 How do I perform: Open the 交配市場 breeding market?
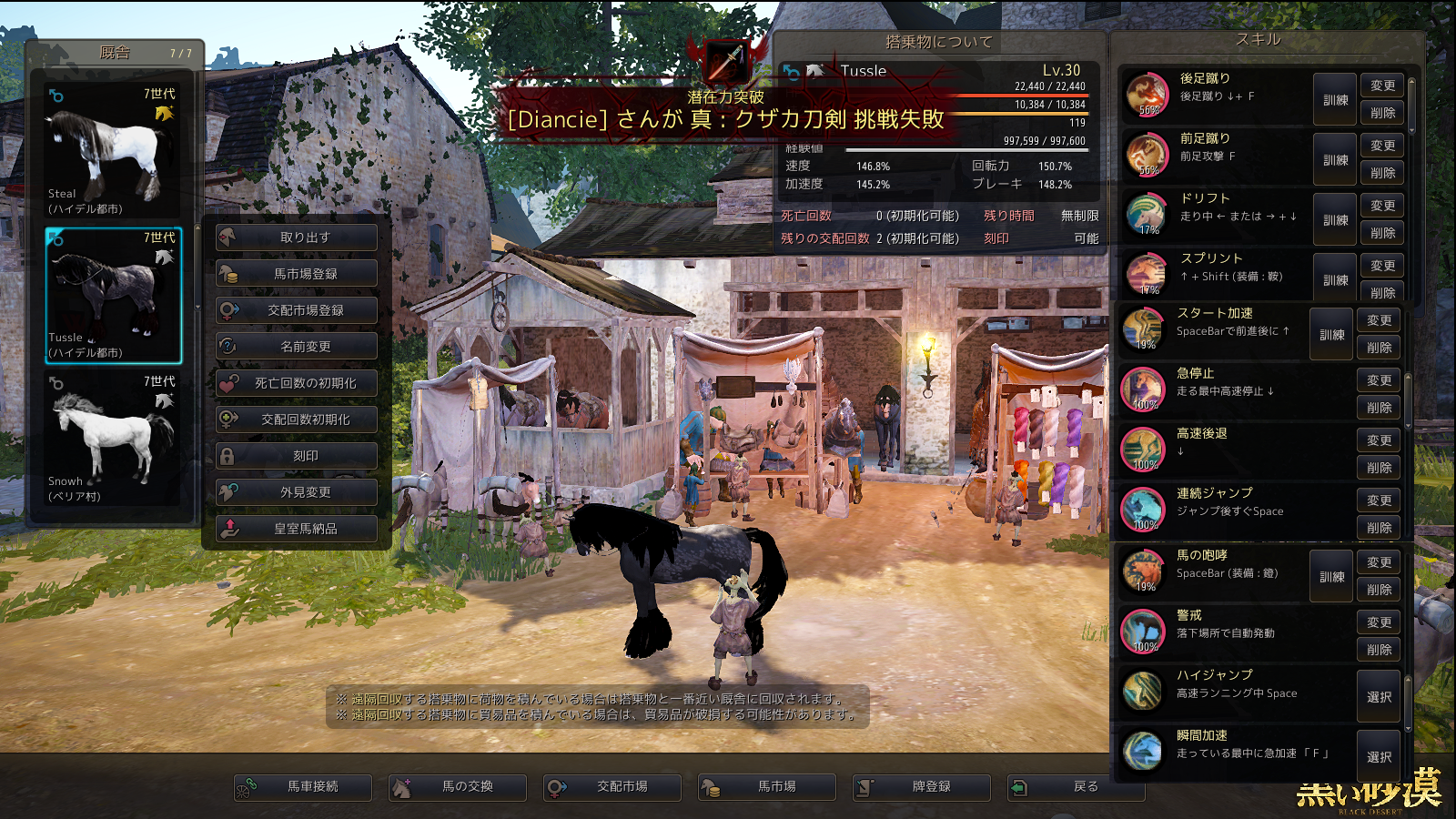tap(612, 787)
